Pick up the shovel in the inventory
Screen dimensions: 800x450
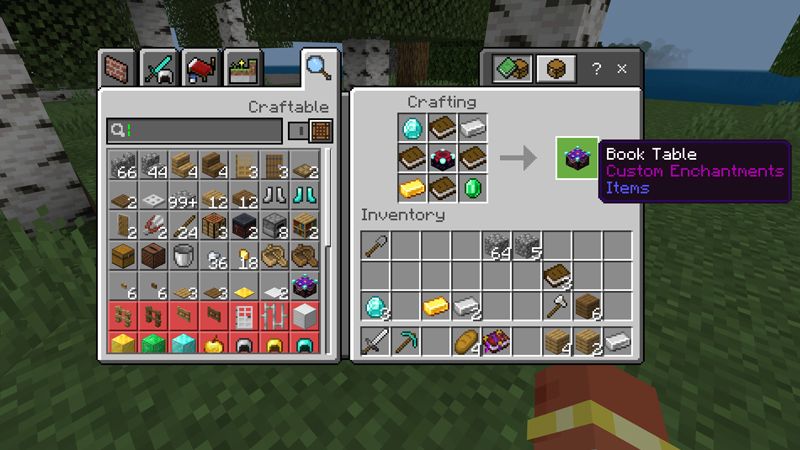click(x=377, y=246)
